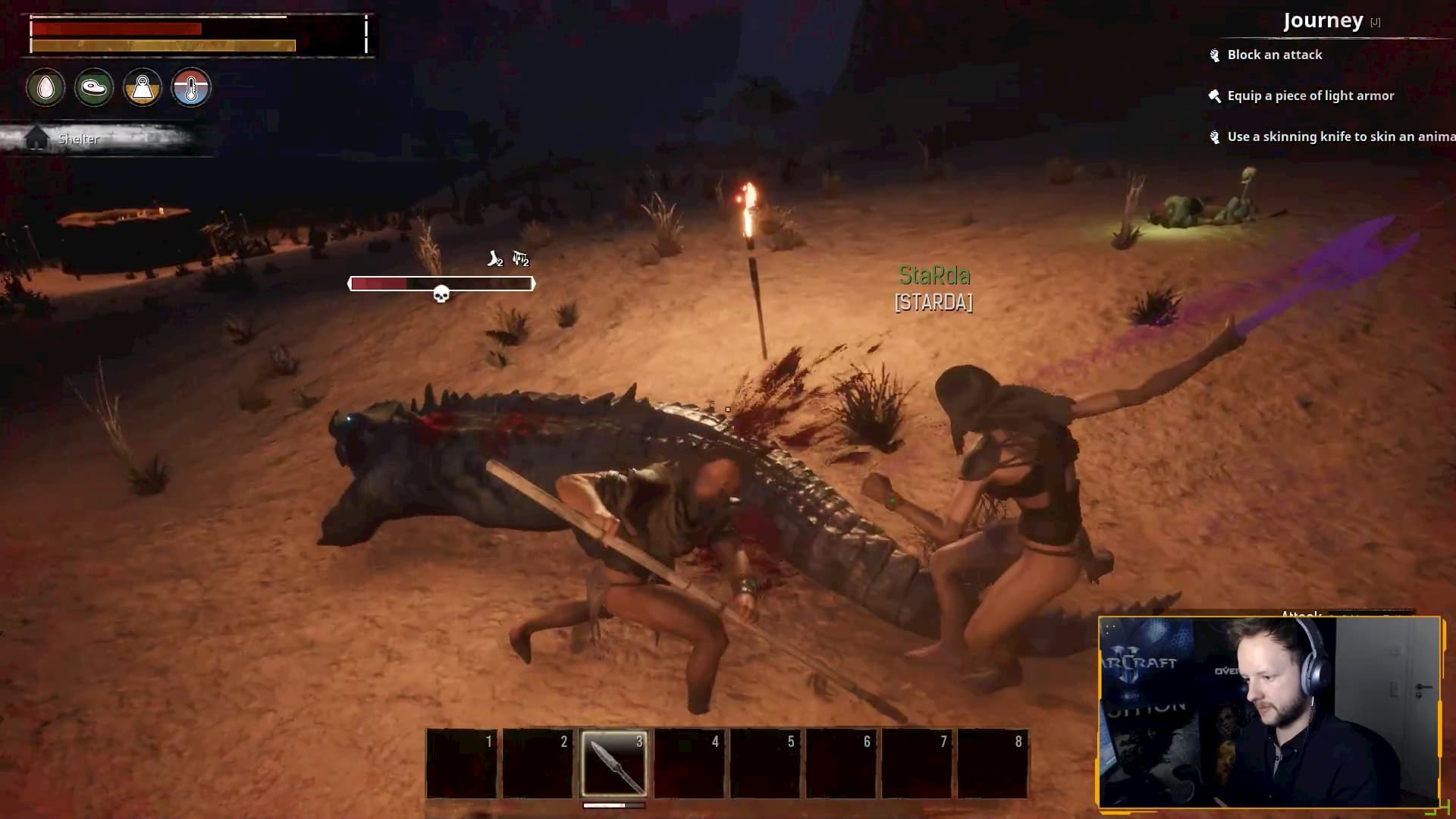The image size is (1456, 819).
Task: Click the streamer webcam overlay
Action: tap(1269, 711)
